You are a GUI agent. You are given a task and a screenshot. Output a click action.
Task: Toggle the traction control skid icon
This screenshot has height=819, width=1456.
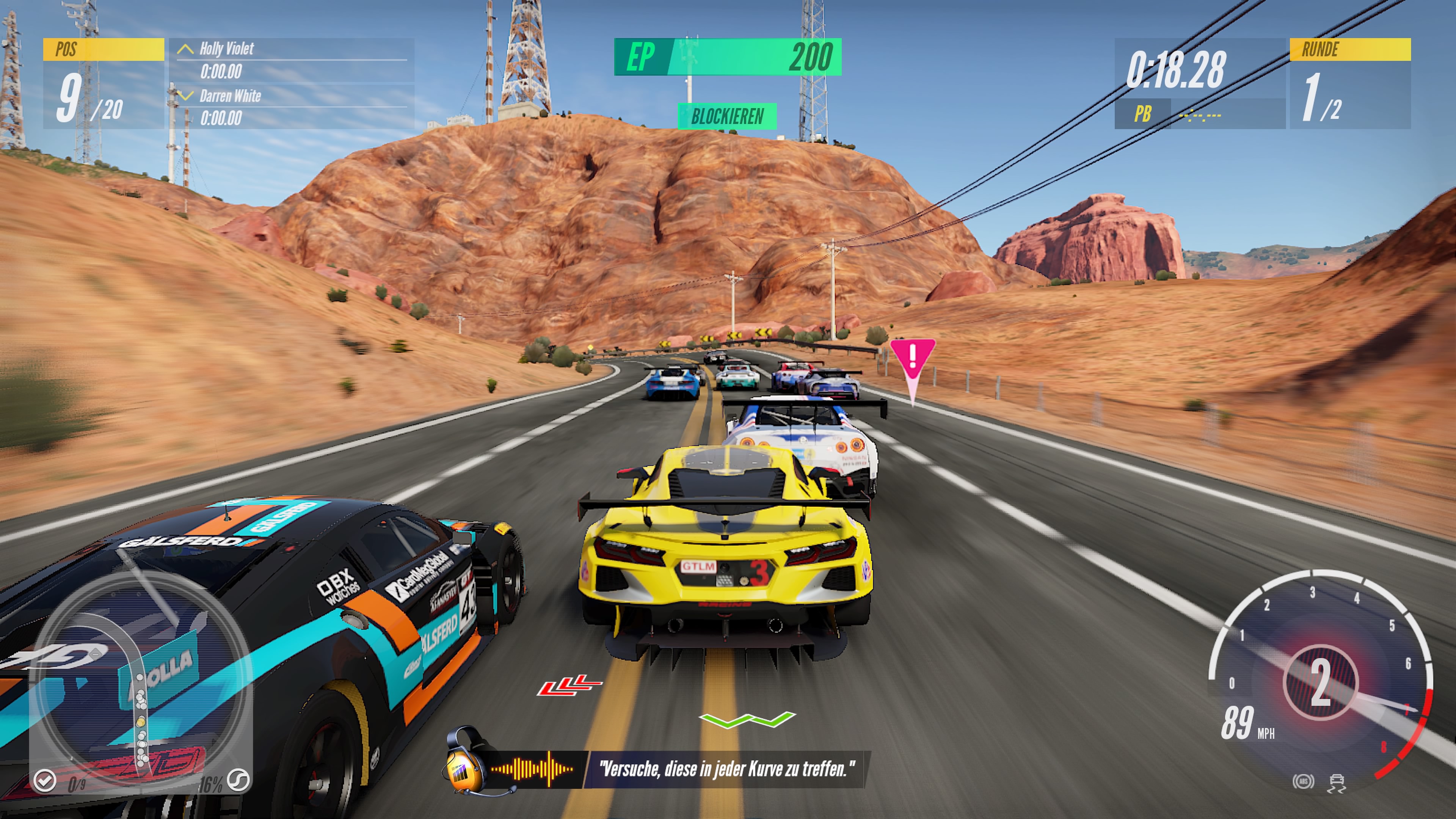pyautogui.click(x=1337, y=783)
